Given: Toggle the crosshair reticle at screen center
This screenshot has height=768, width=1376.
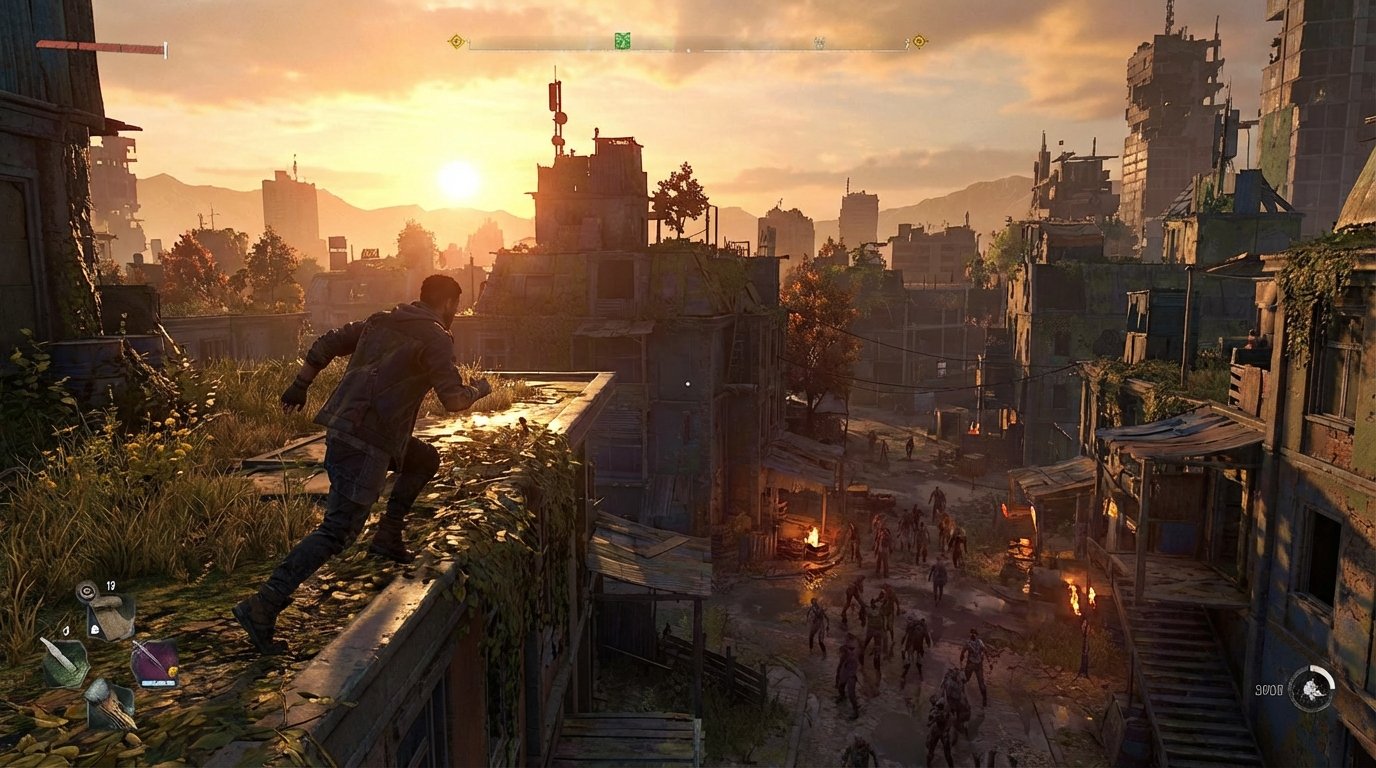Looking at the screenshot, I should tap(688, 384).
